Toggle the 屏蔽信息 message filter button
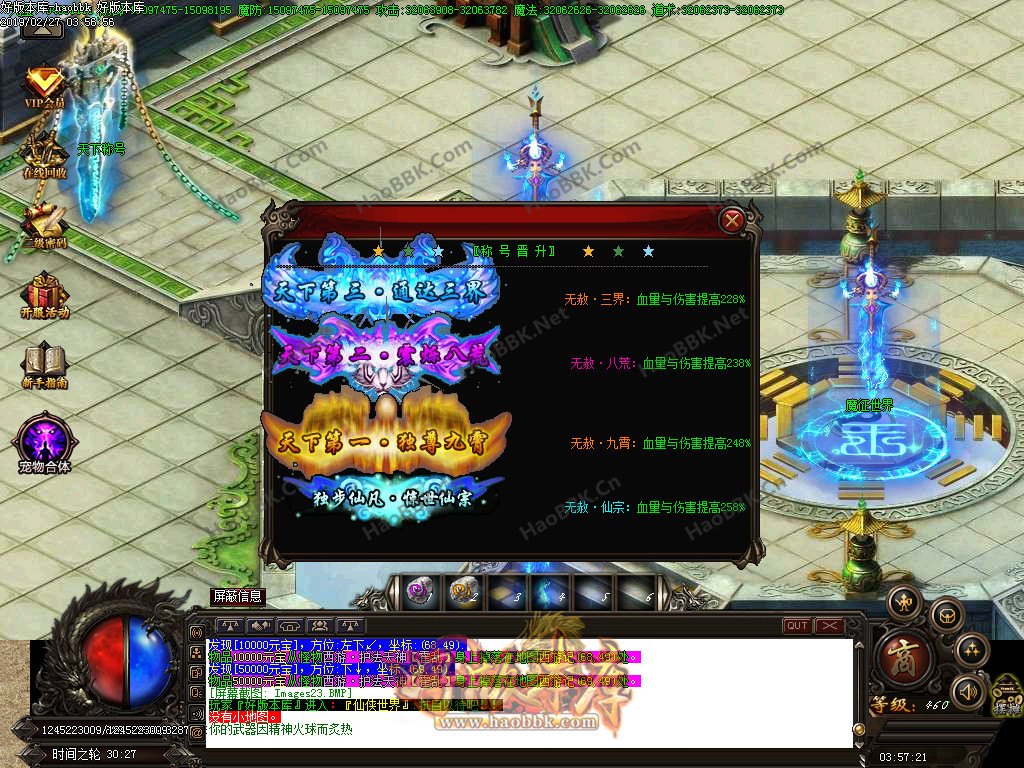1024x768 pixels. pos(238,597)
